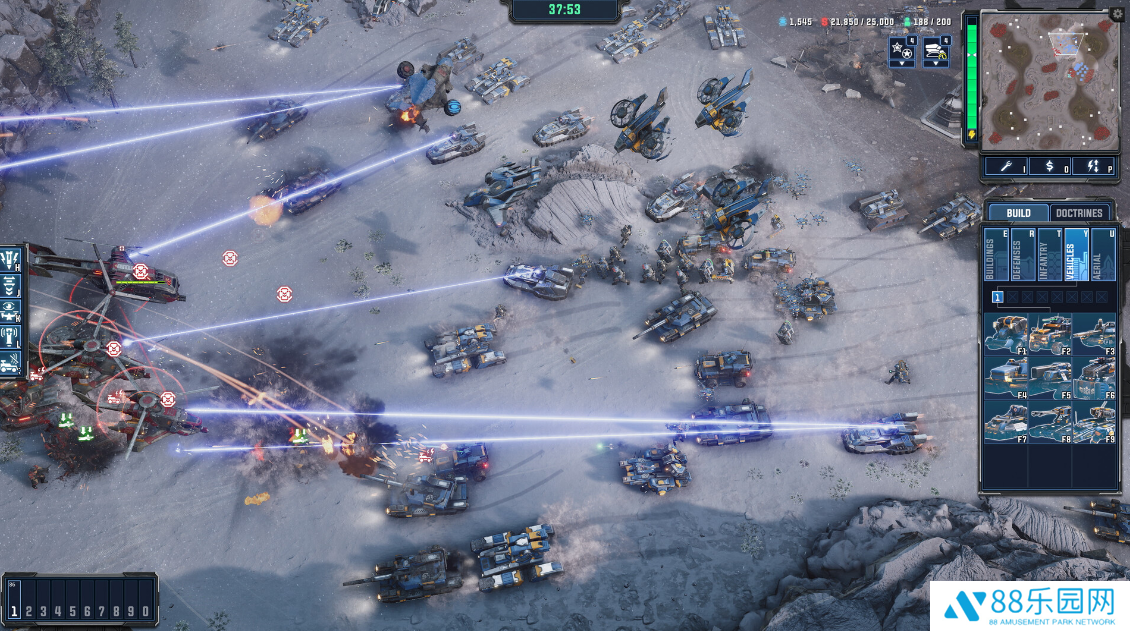Open settings via the gear icon
The height and width of the screenshot is (631, 1130).
coord(1117,16)
